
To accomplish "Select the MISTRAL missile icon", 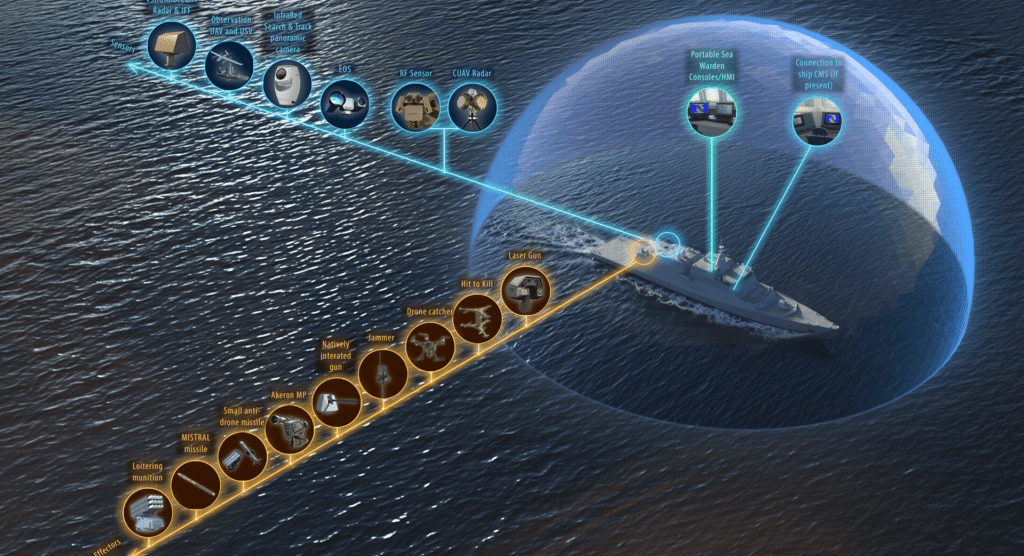I will pyautogui.click(x=195, y=485).
